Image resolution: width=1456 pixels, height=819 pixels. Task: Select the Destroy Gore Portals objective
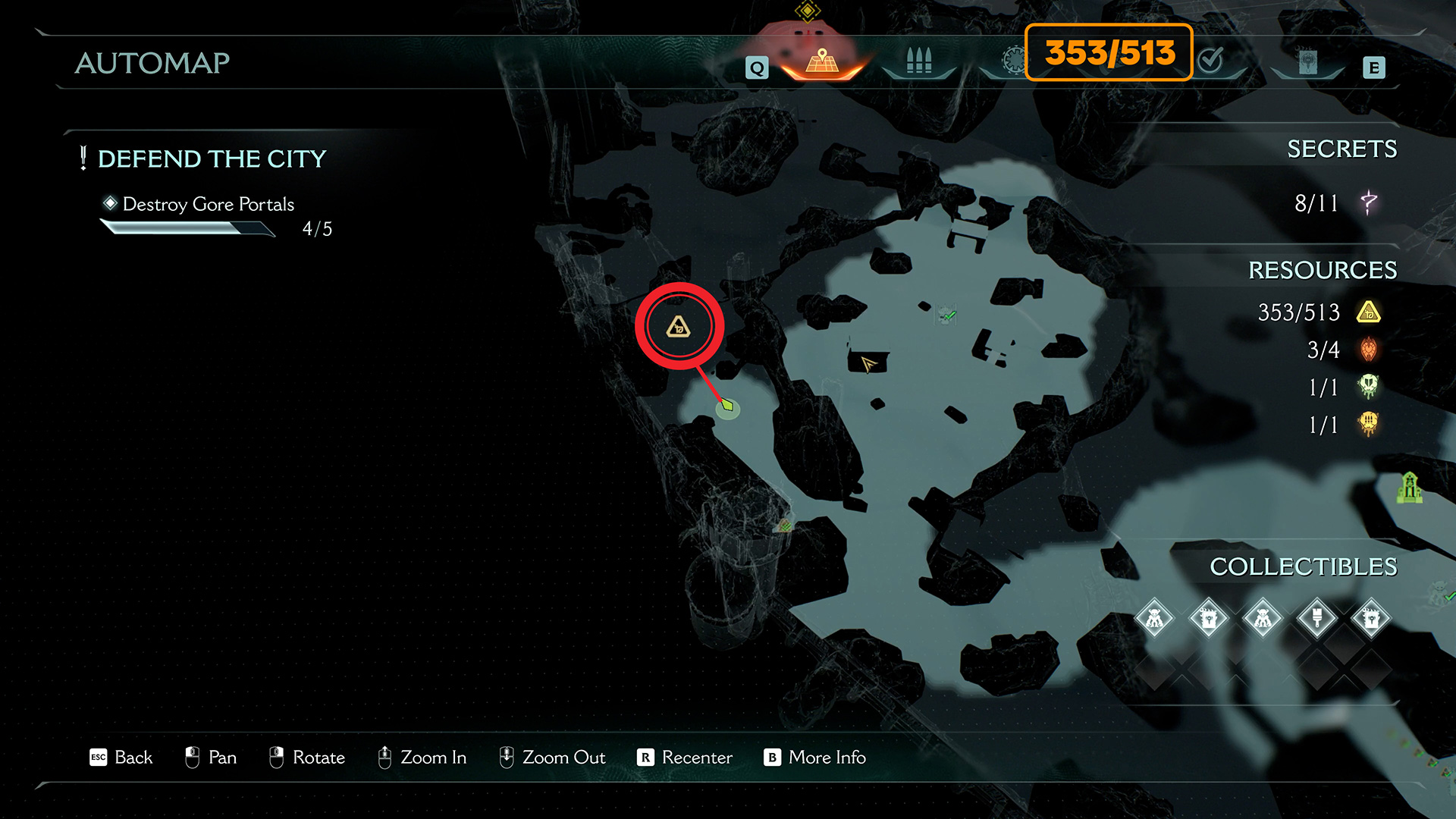tap(208, 204)
